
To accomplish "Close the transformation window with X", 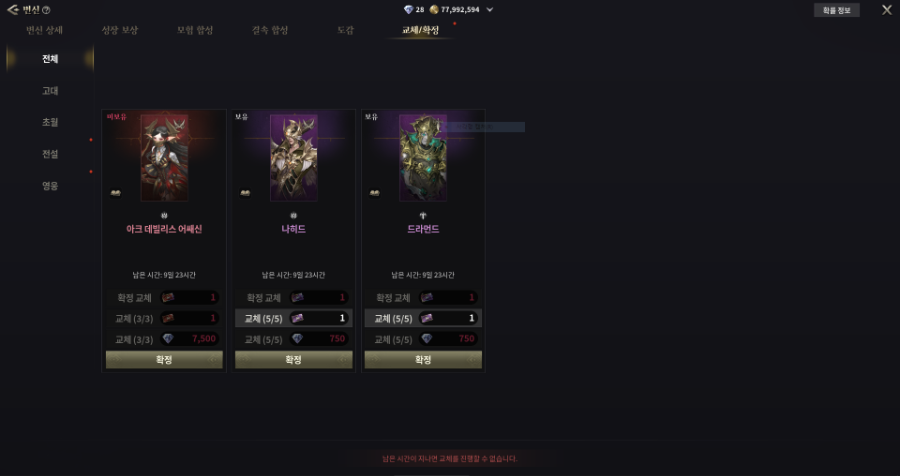I will (x=886, y=10).
